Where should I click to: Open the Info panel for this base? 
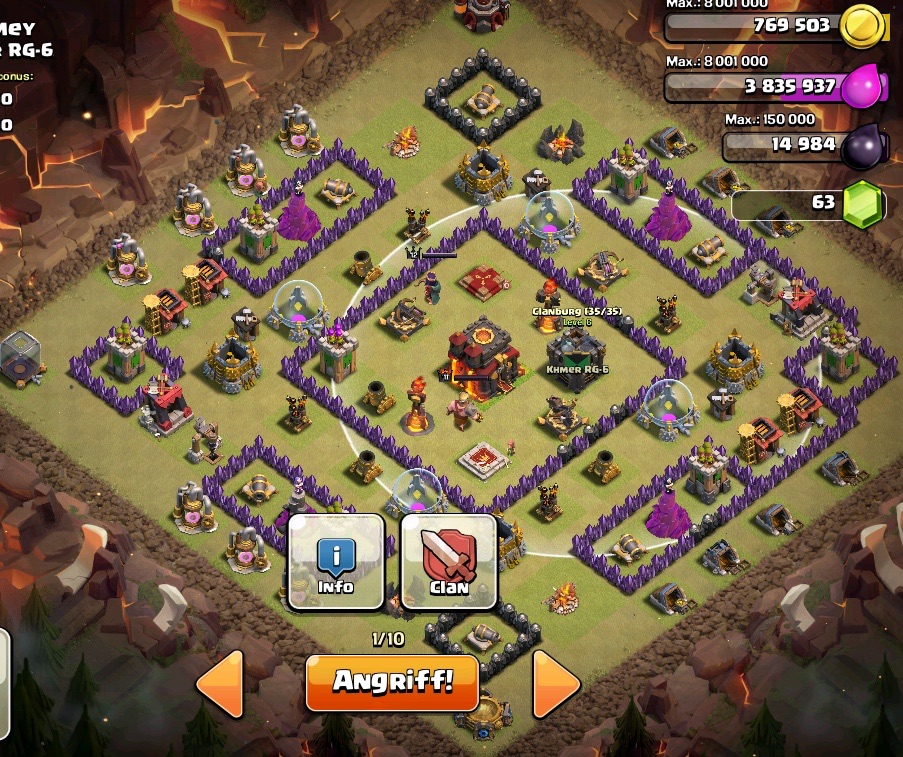pyautogui.click(x=336, y=562)
